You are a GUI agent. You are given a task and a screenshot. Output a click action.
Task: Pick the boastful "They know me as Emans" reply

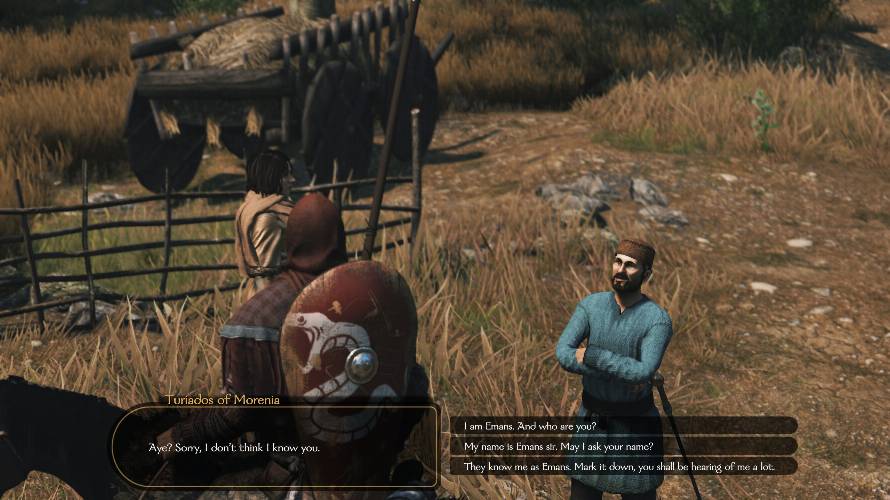616,466
